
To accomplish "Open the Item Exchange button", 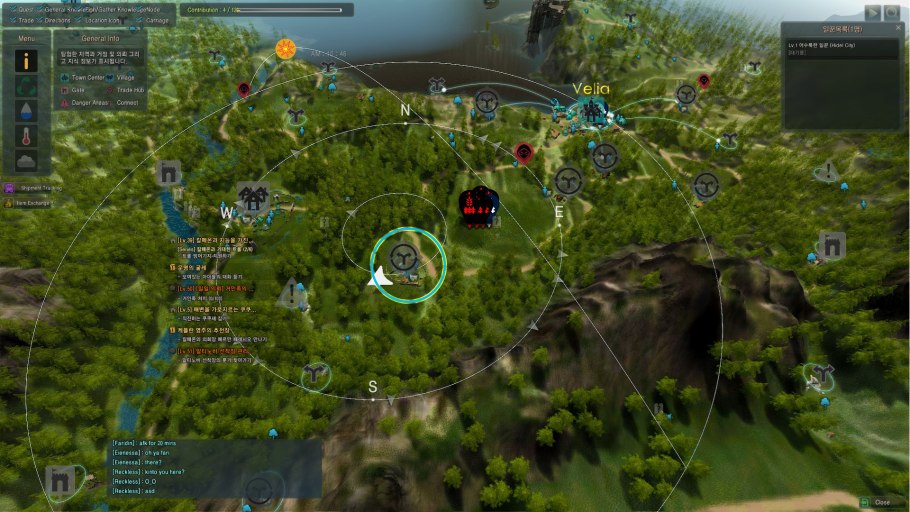I will click(28, 202).
